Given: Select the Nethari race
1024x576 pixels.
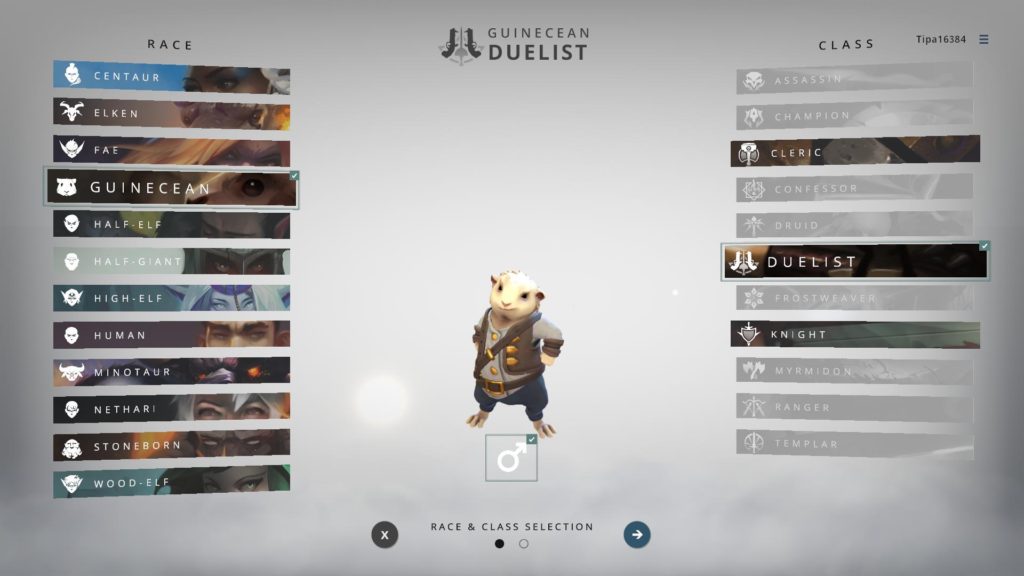Looking at the screenshot, I should (171, 409).
